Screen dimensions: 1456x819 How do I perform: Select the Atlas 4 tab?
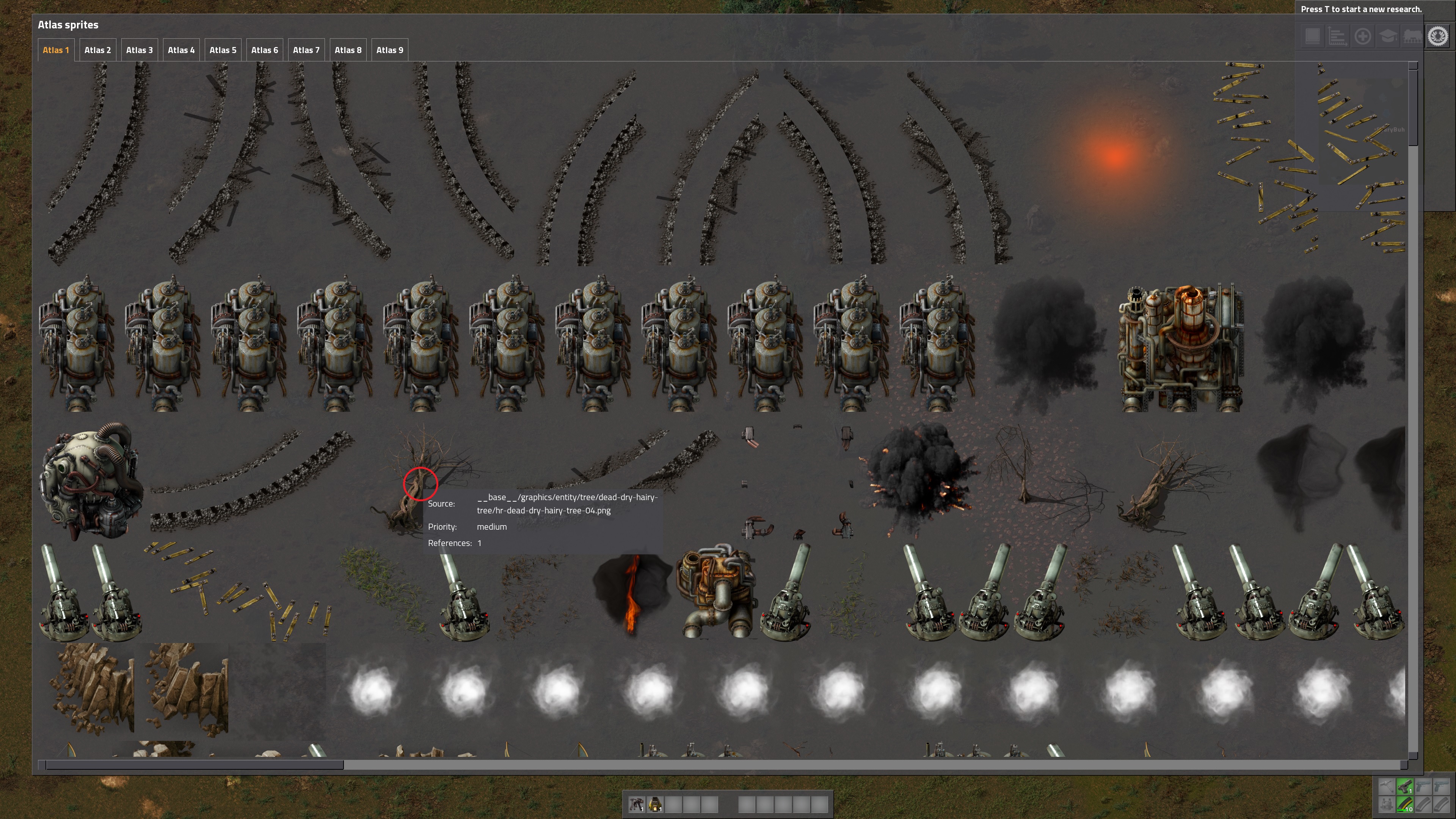[181, 50]
